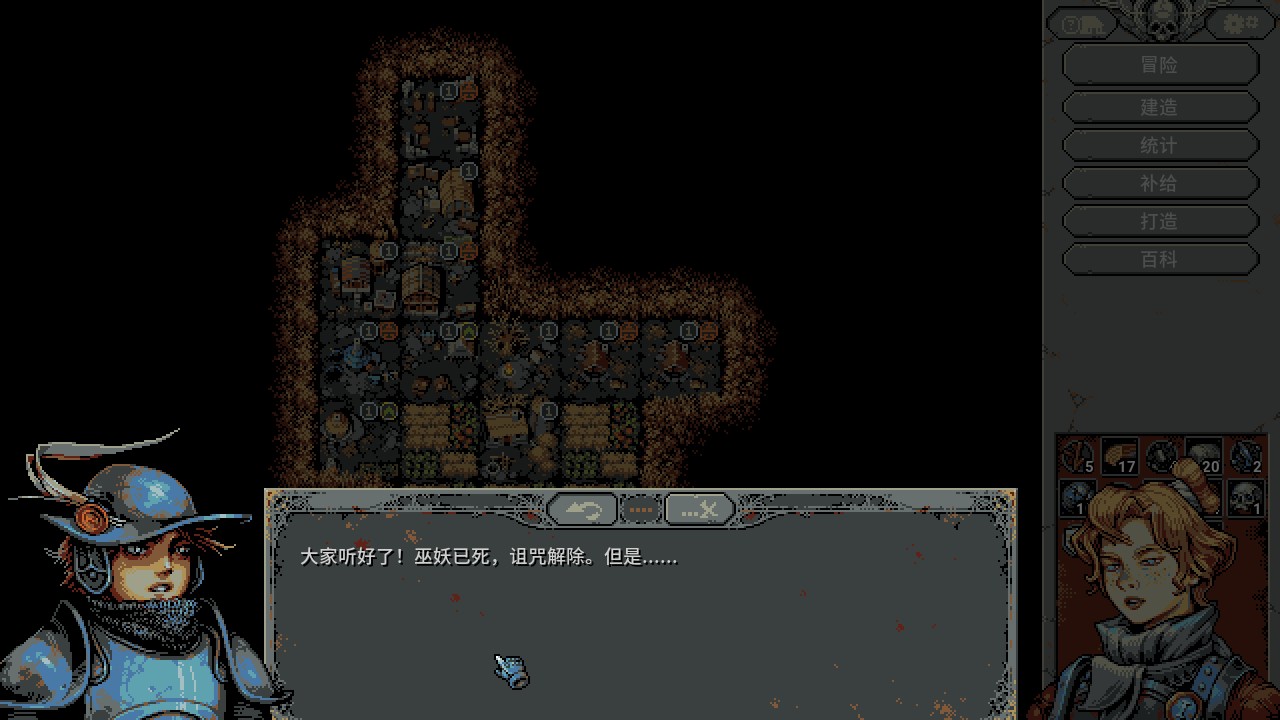The image size is (1280, 720).
Task: Click the round resource icon showing 5
Action: click(1078, 456)
